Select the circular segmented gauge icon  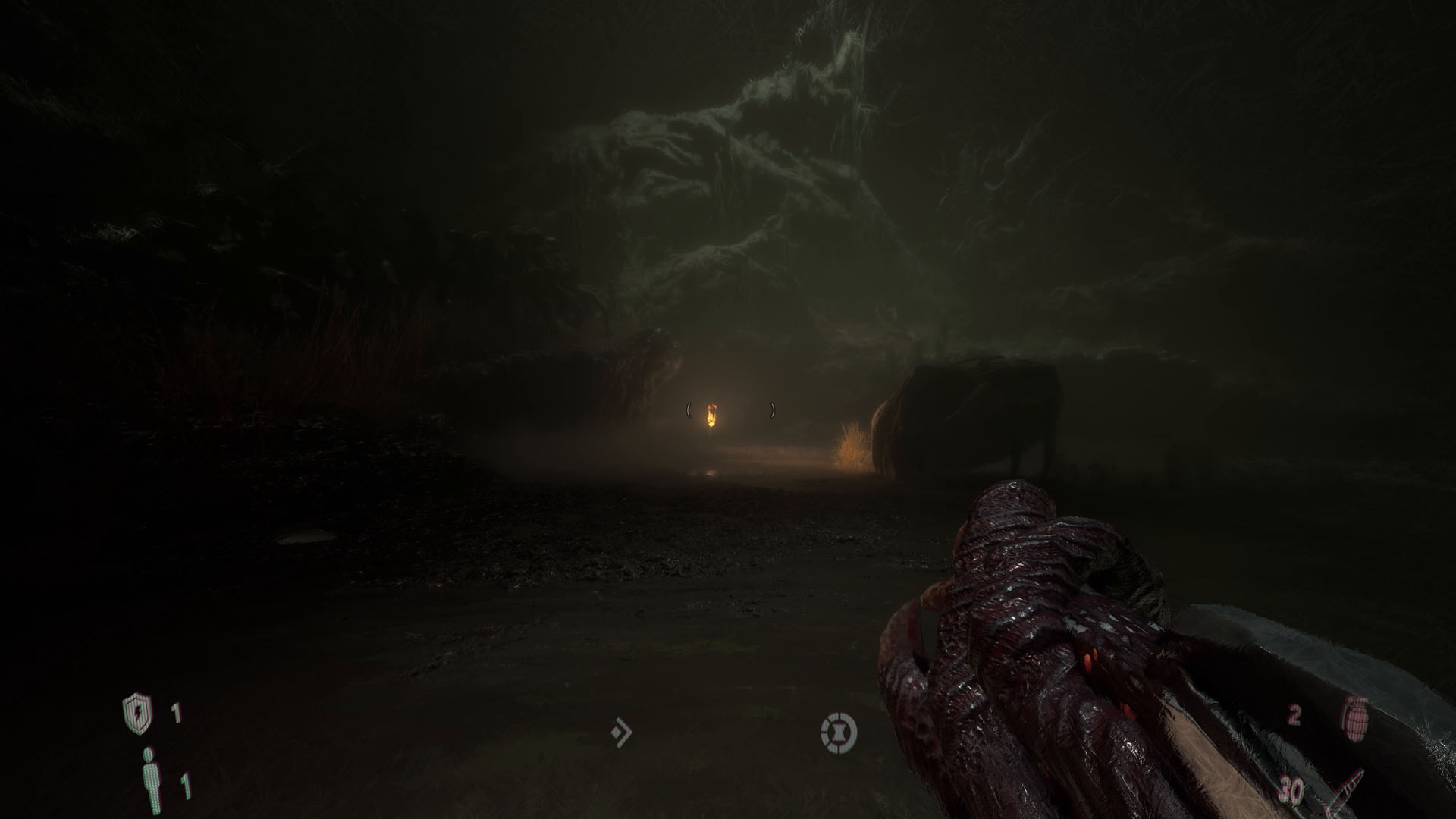(x=839, y=731)
